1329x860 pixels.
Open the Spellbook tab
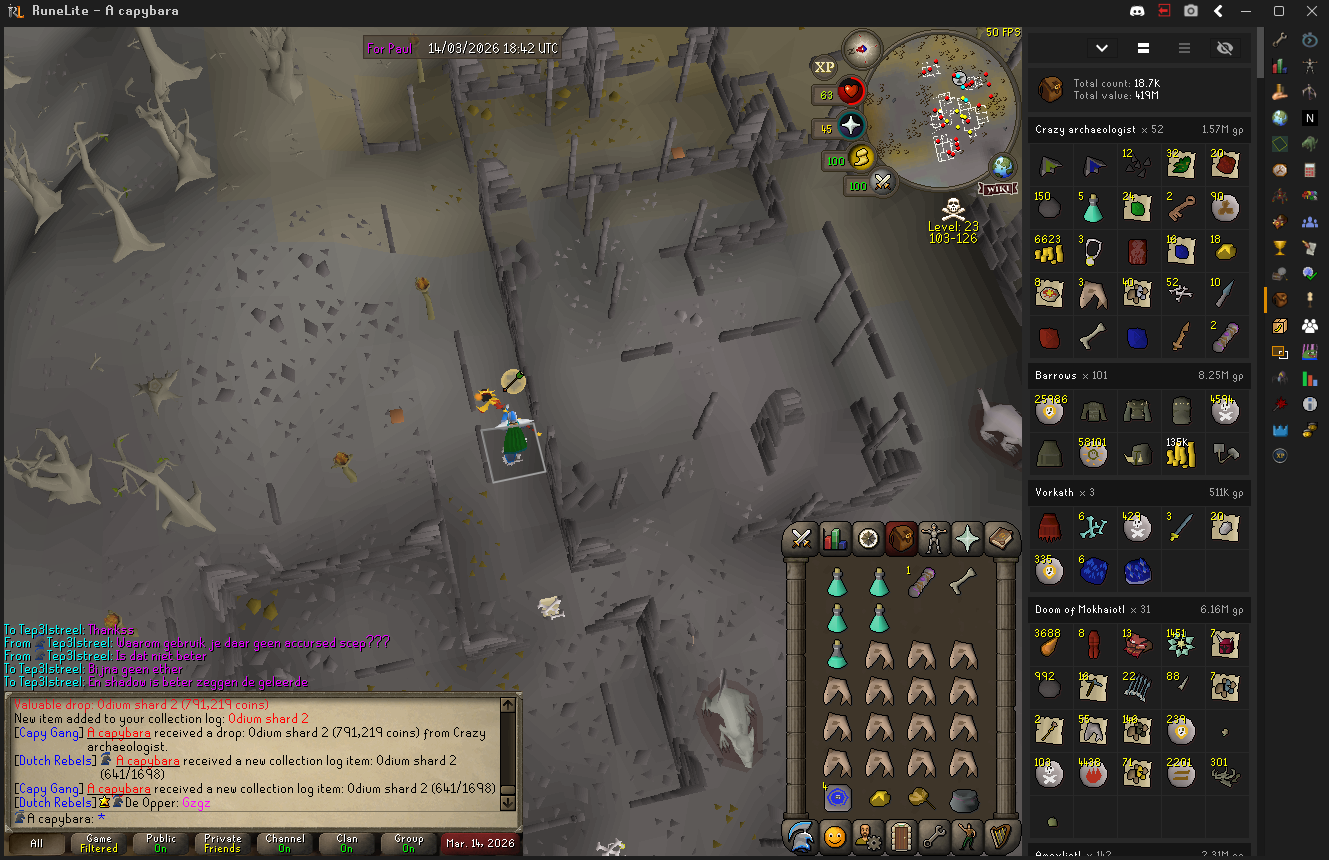[x=1000, y=540]
